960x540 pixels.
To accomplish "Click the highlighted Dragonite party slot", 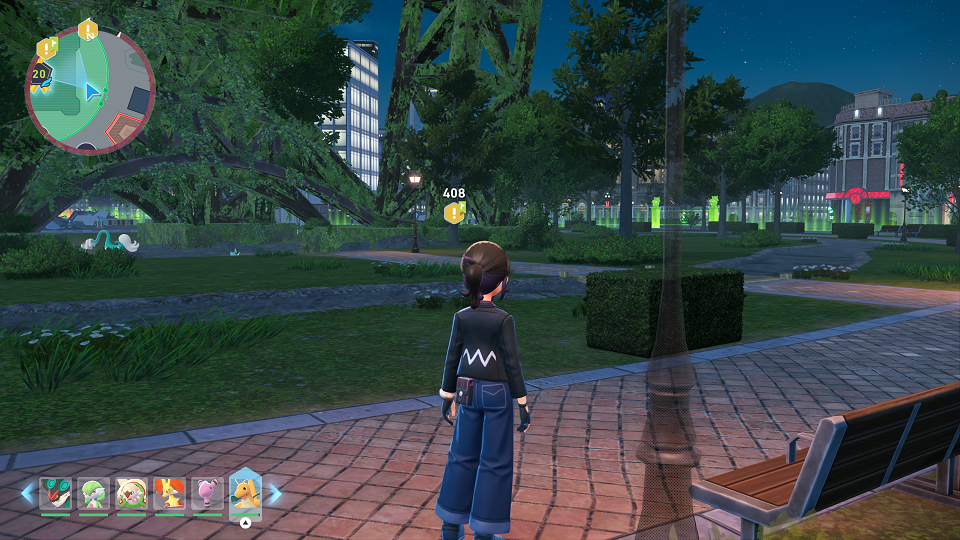I will [246, 493].
